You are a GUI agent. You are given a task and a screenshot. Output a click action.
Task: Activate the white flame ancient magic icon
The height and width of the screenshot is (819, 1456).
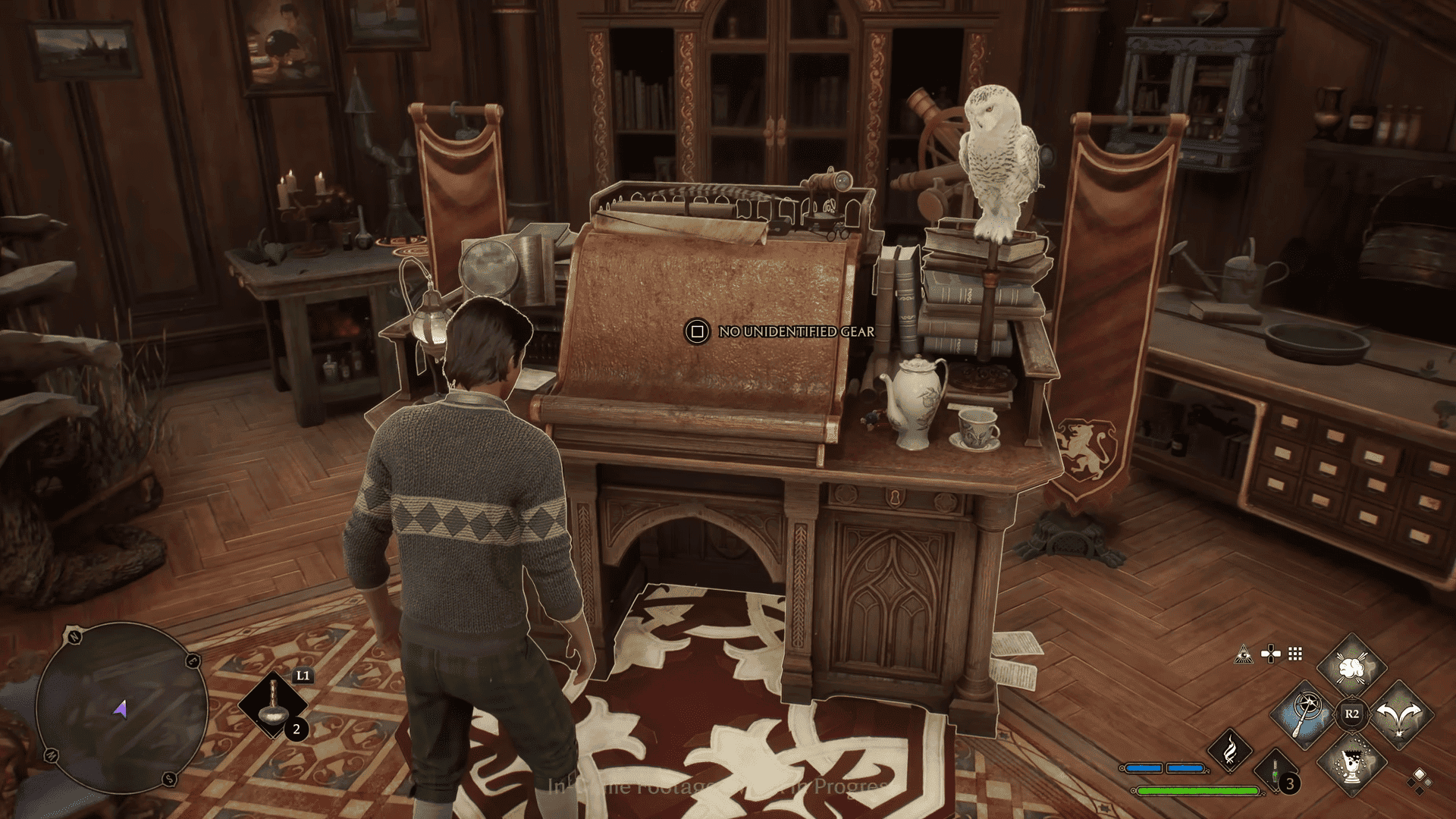click(x=1229, y=750)
